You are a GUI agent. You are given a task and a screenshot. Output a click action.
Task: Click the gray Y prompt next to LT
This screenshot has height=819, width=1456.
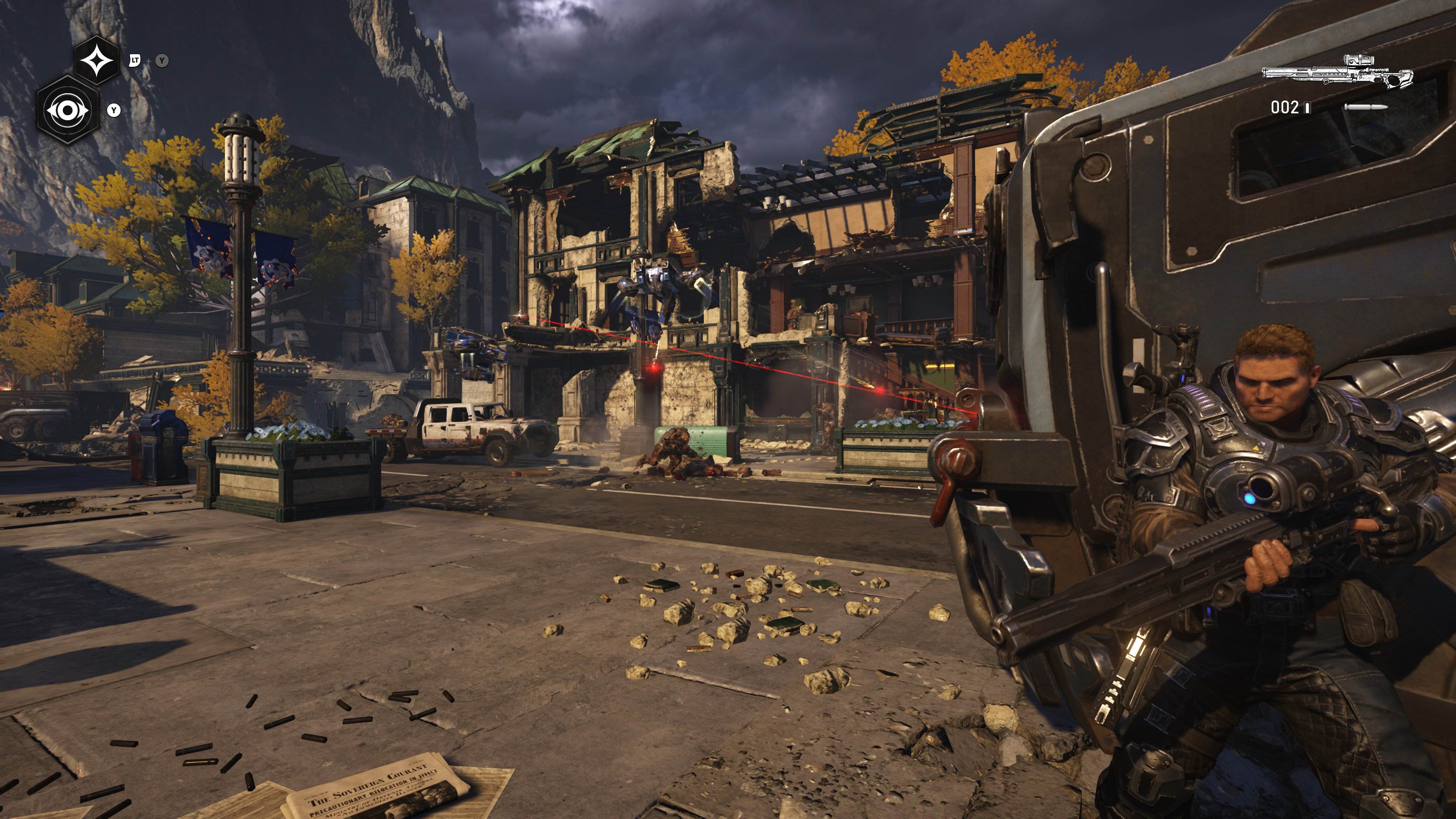(163, 61)
